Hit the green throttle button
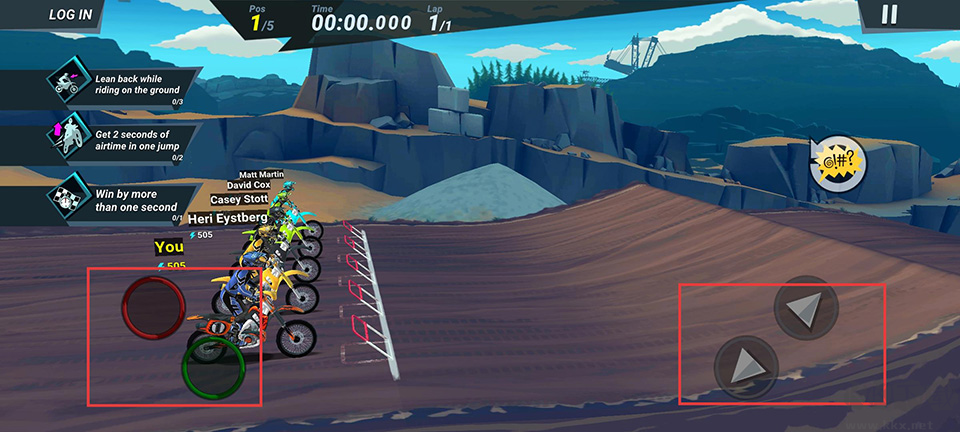 click(x=214, y=367)
